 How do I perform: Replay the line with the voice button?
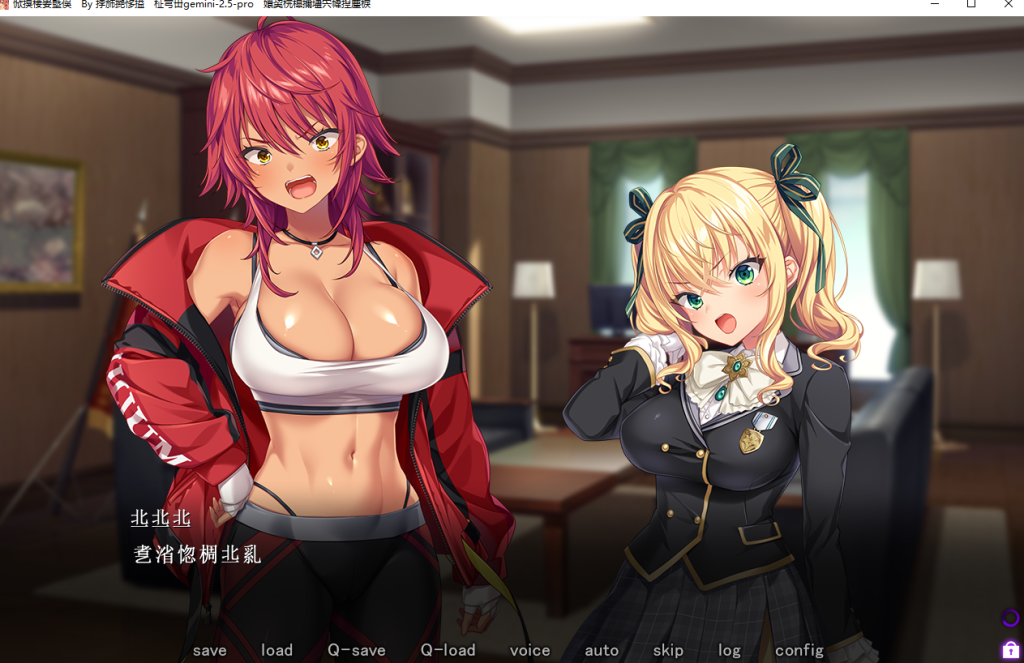530,650
